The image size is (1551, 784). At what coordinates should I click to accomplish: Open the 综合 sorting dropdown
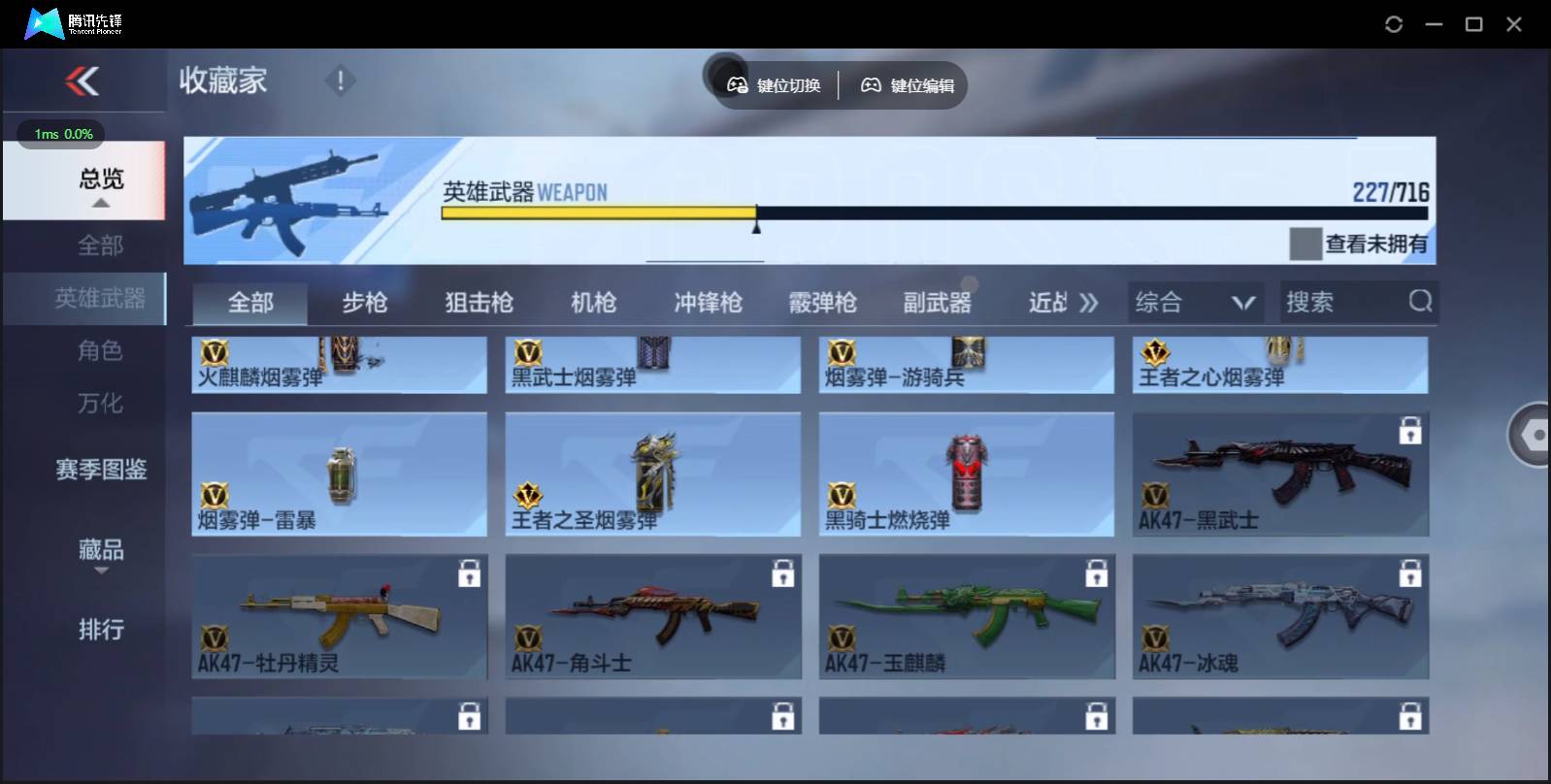[1196, 302]
